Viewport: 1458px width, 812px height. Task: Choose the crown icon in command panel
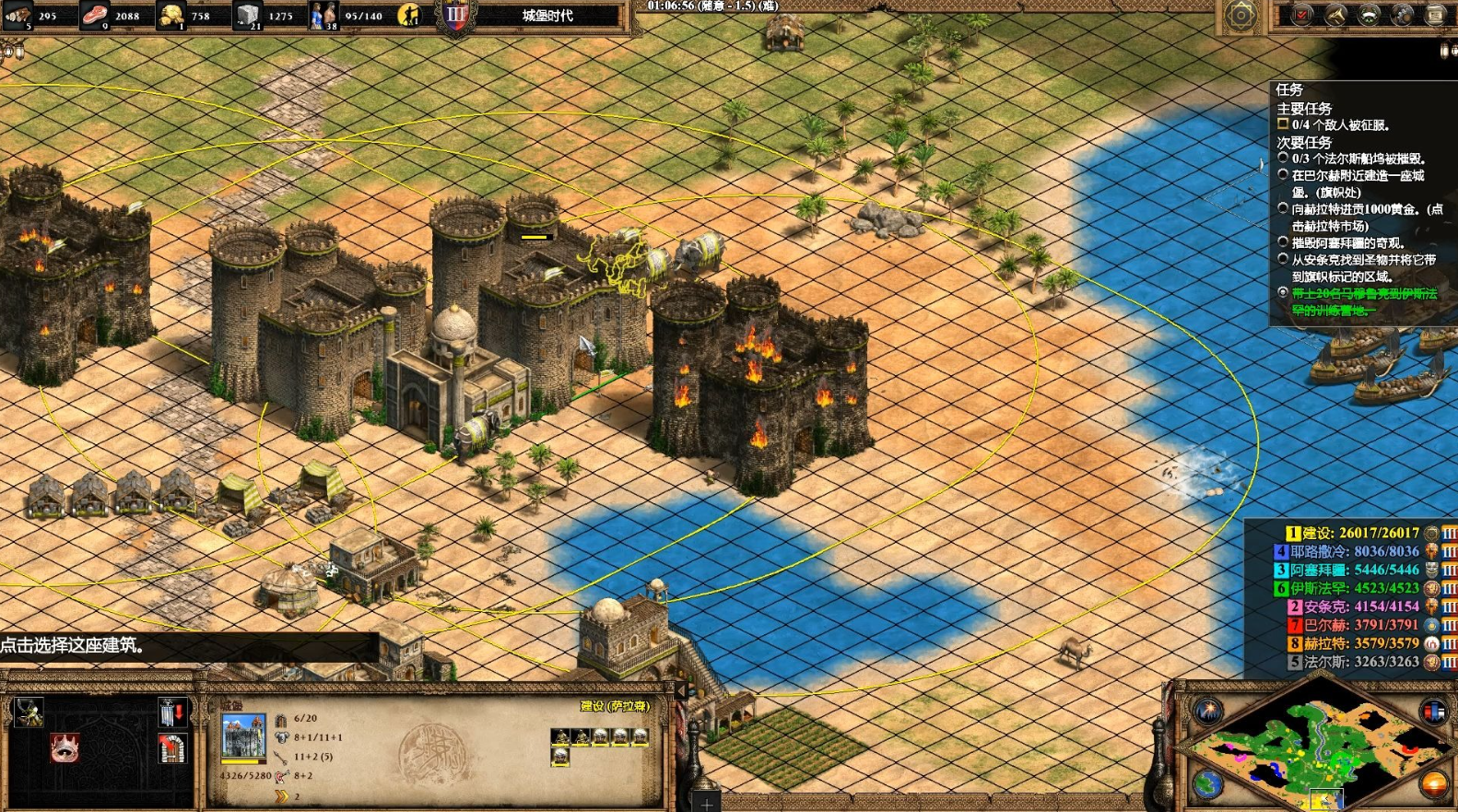[64, 747]
